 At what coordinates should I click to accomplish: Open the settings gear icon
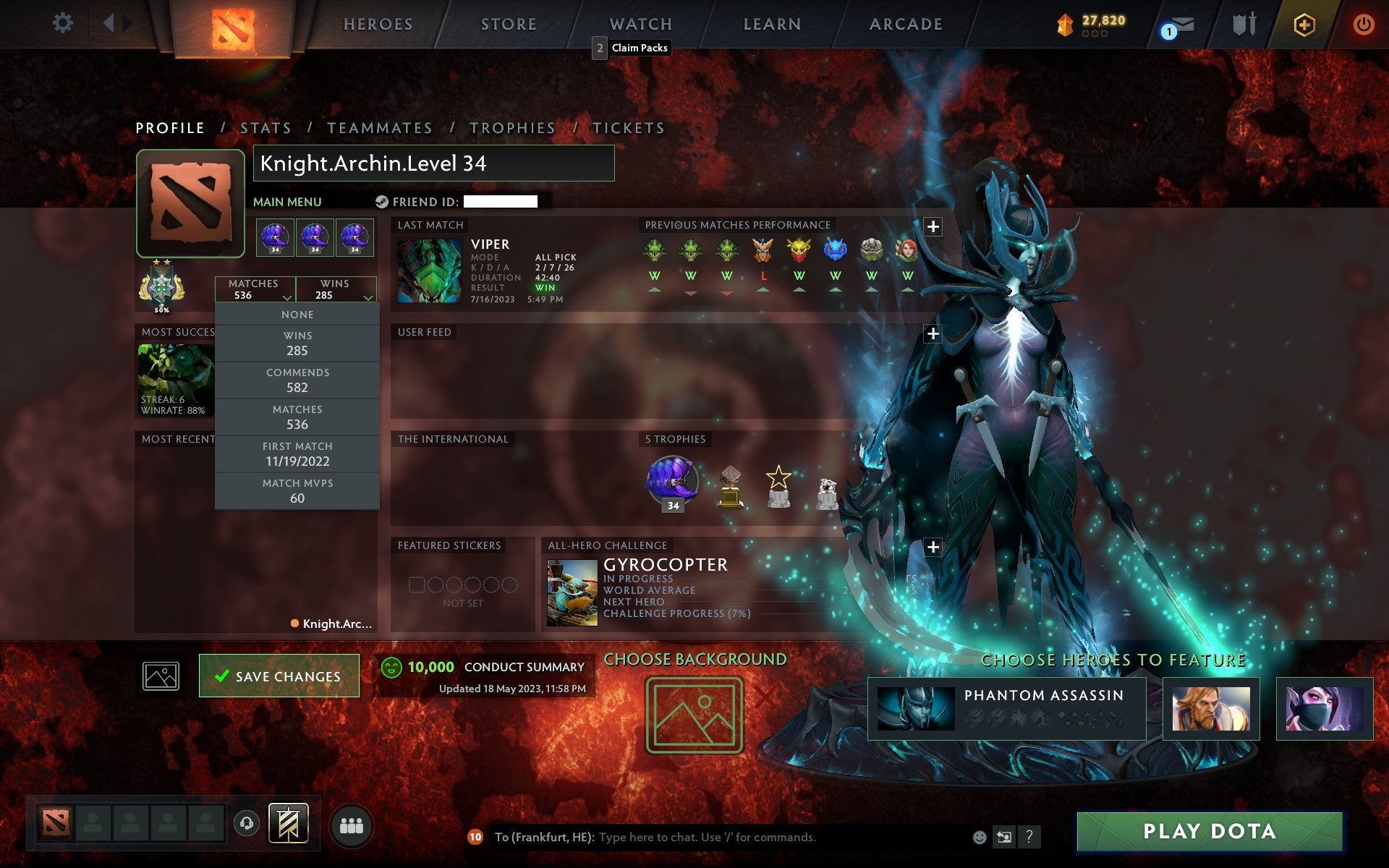(x=64, y=23)
